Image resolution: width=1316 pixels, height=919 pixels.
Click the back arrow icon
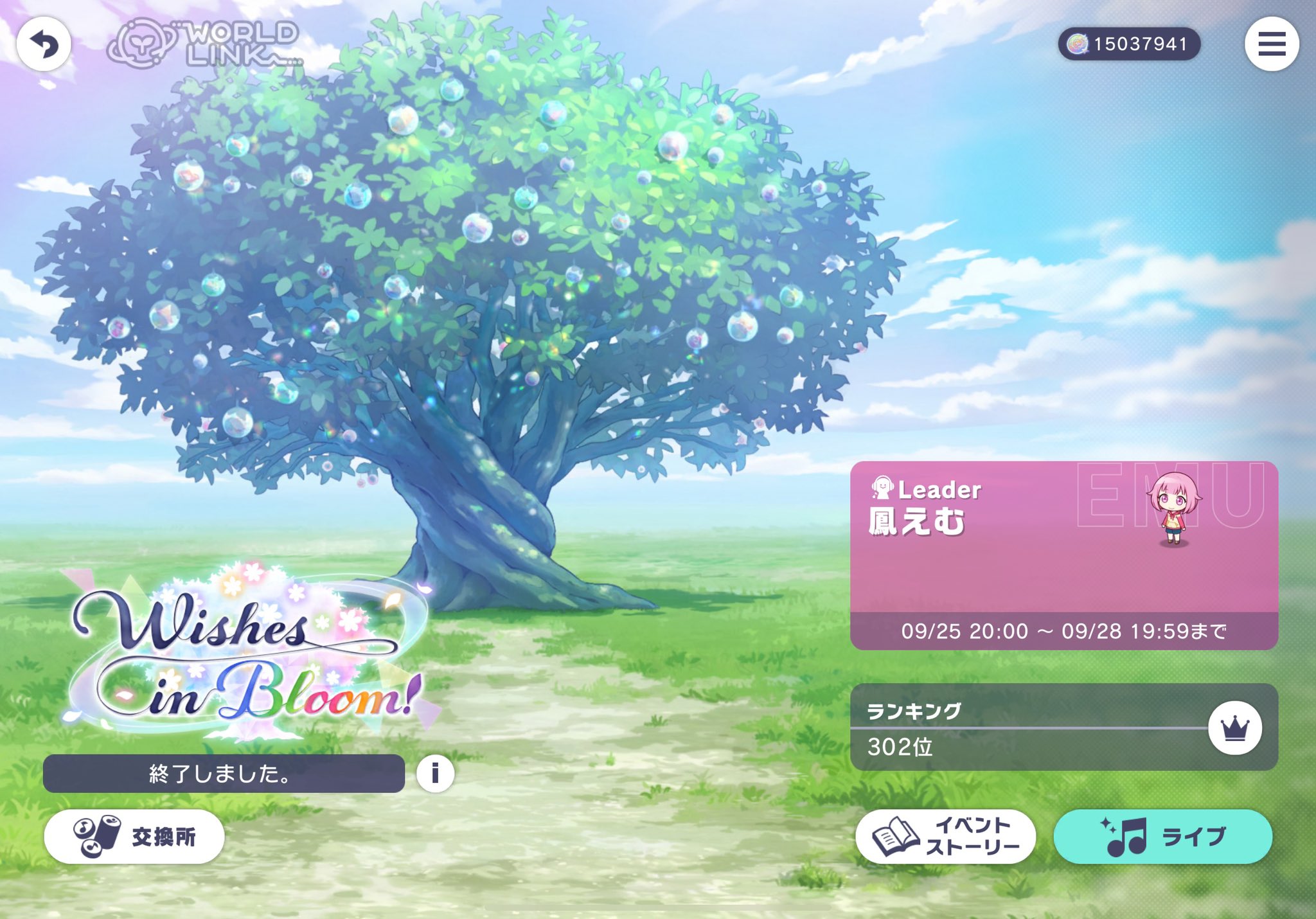tap(42, 42)
